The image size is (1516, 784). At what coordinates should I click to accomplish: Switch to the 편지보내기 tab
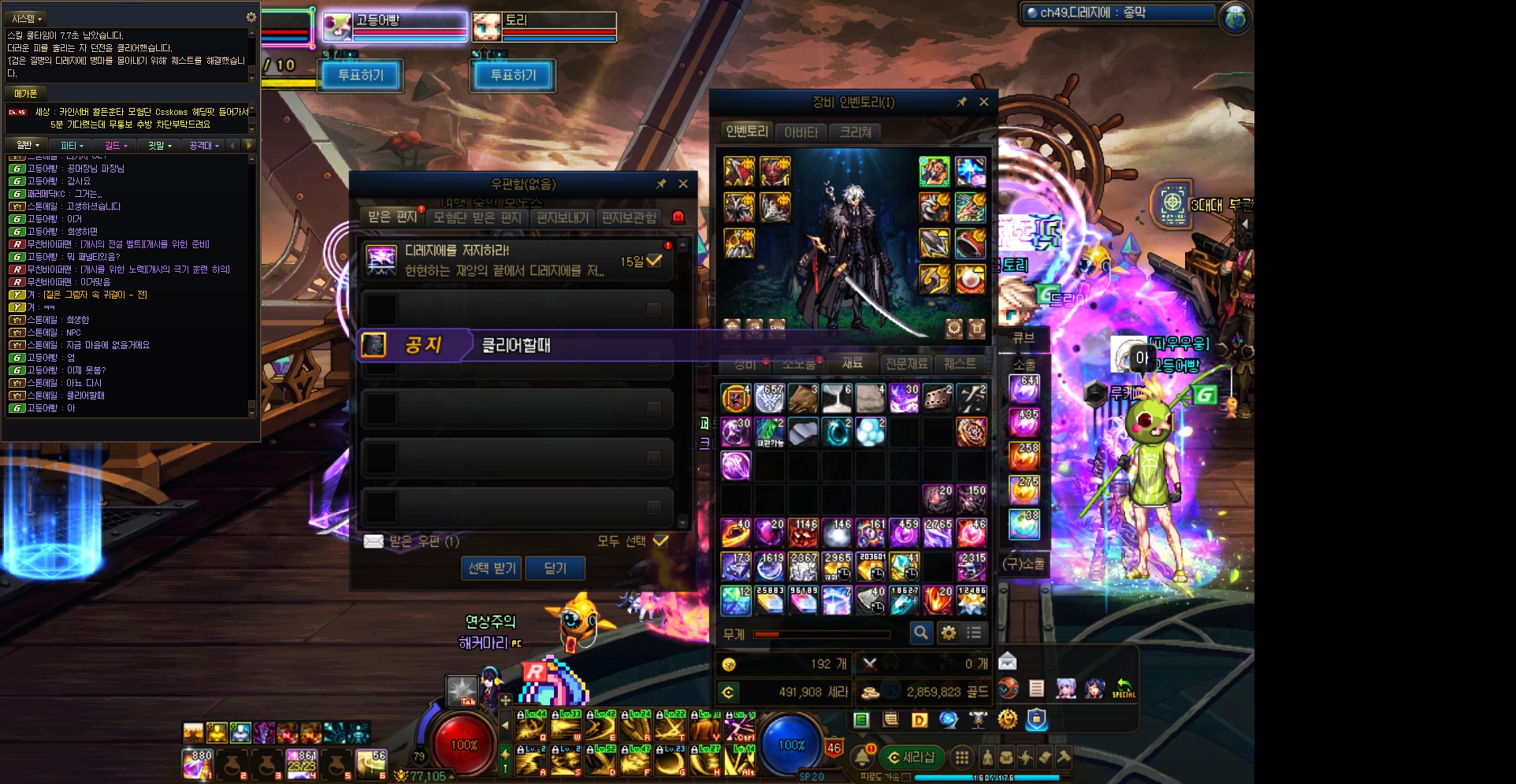coord(563,217)
